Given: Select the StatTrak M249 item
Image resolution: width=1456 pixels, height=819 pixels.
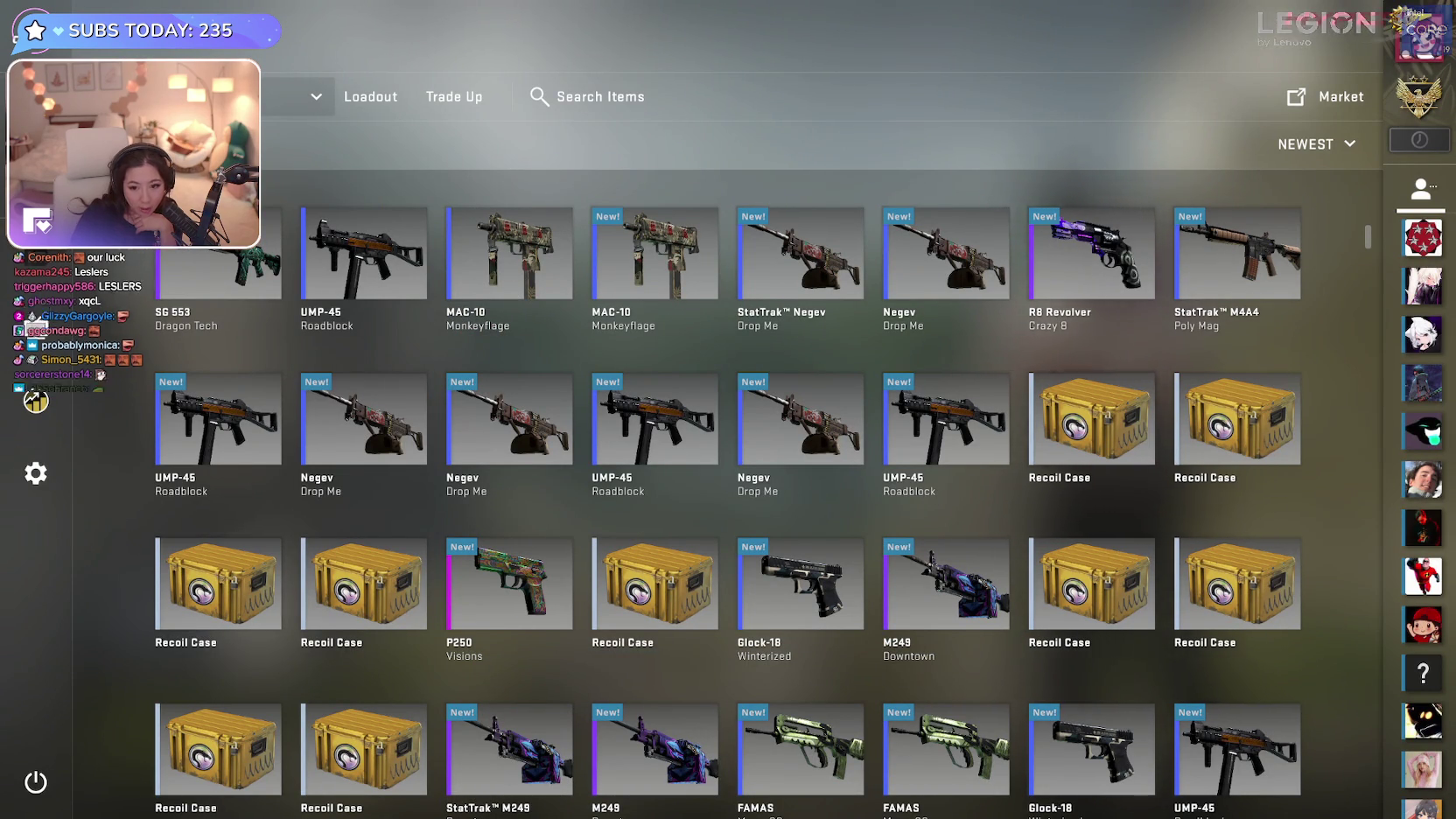Looking at the screenshot, I should [x=509, y=750].
